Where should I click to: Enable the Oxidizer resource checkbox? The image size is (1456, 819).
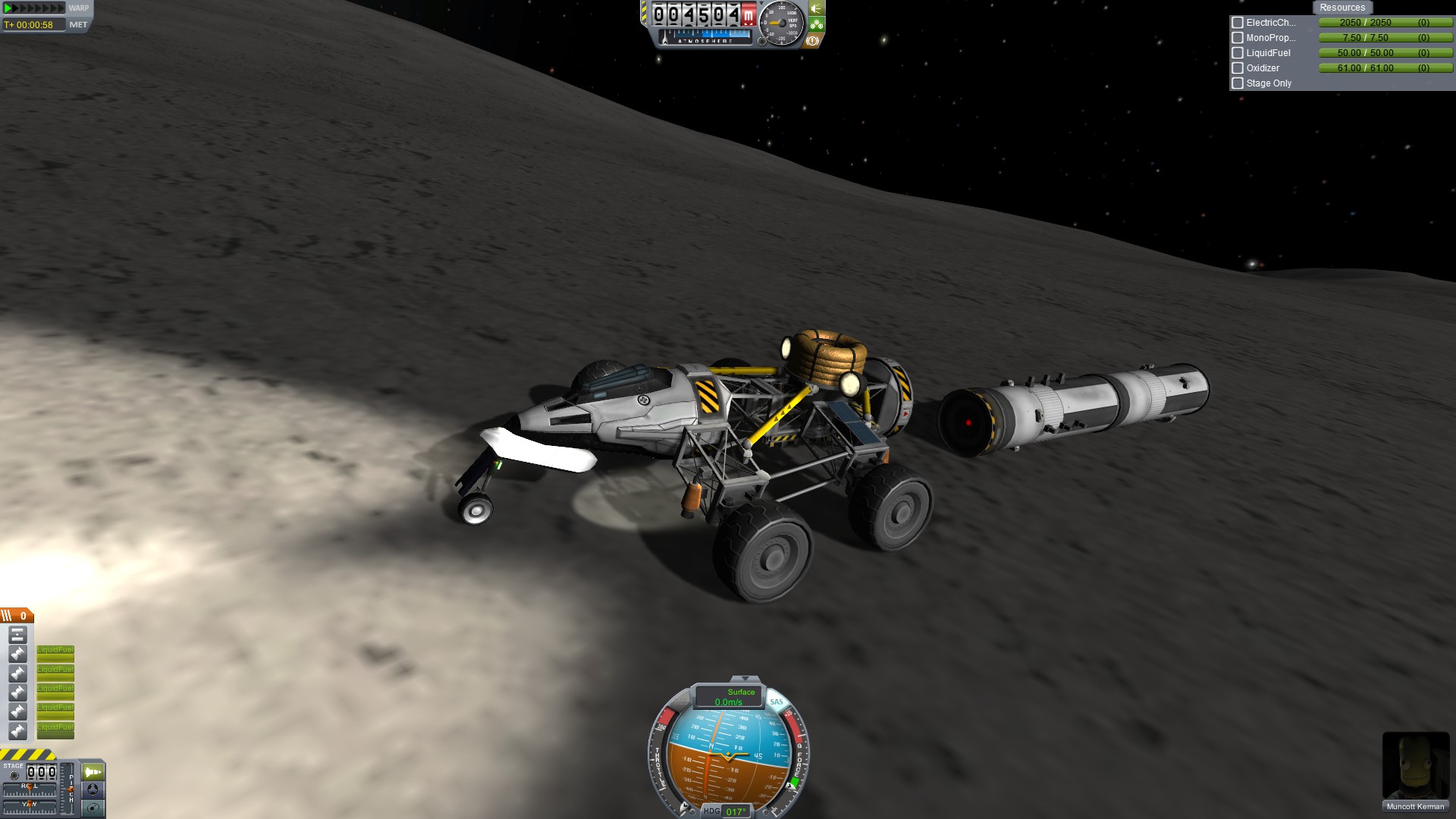click(1238, 68)
